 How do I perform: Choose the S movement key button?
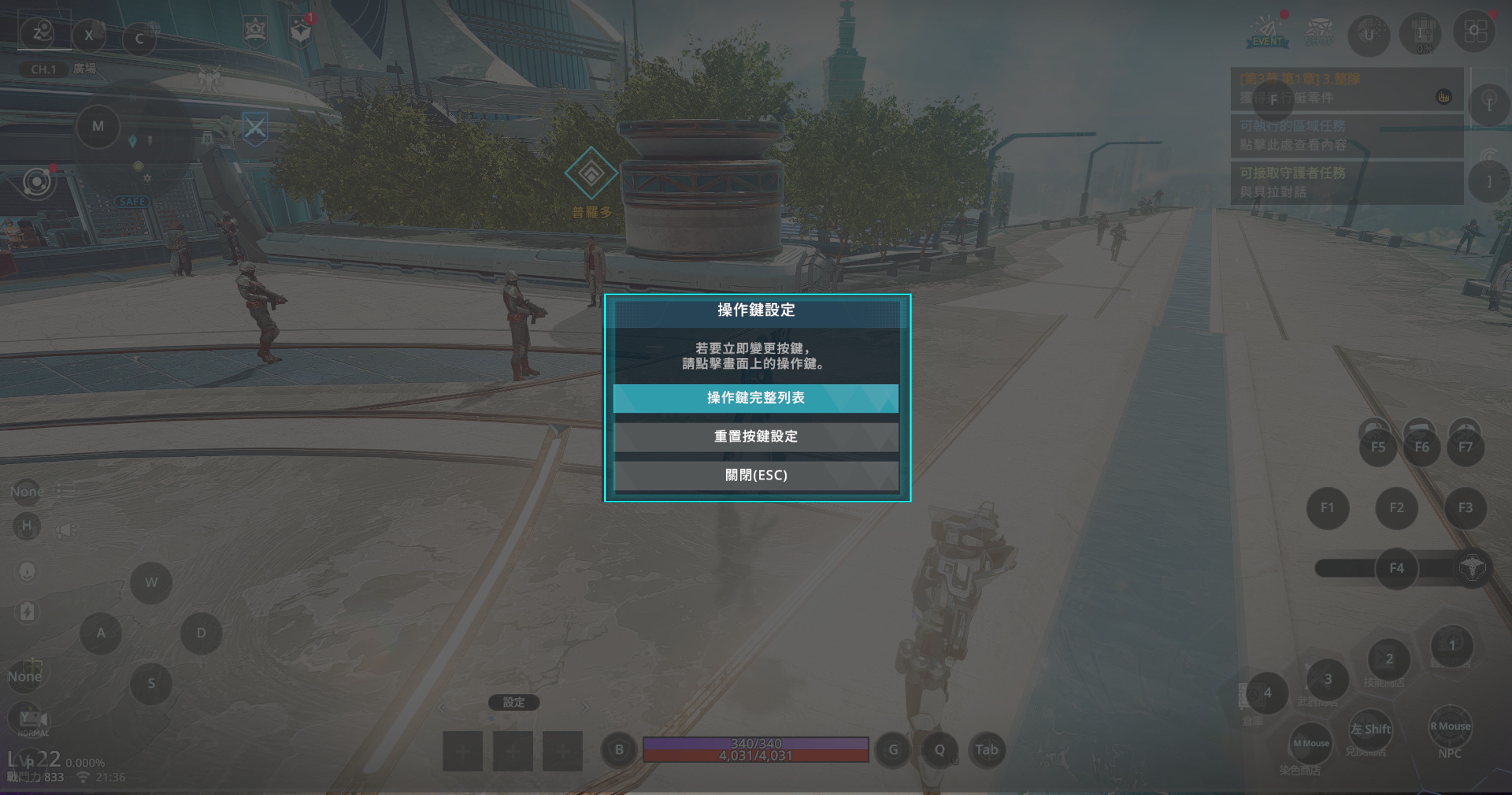click(151, 683)
